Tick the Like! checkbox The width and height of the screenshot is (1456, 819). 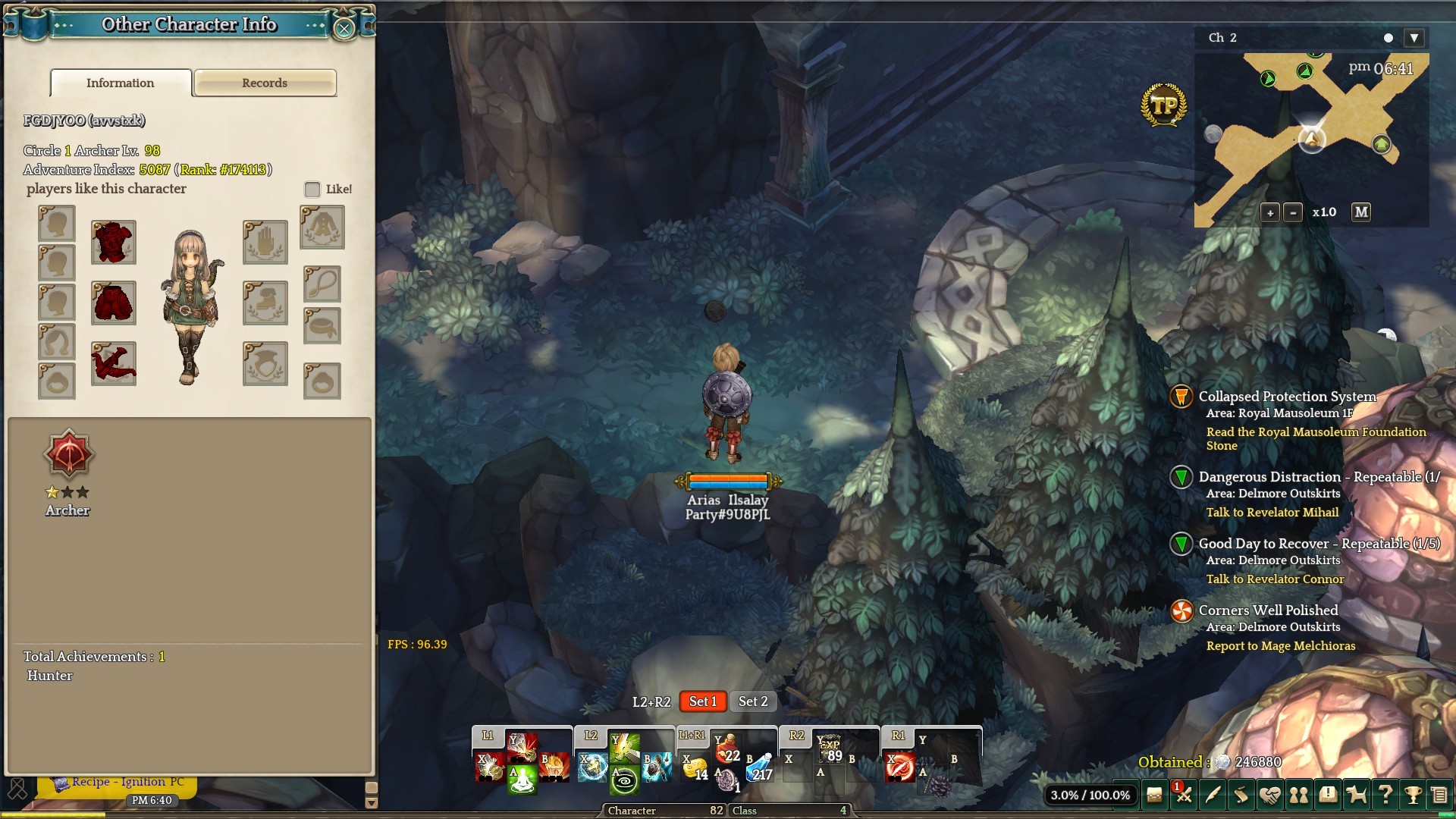(312, 190)
